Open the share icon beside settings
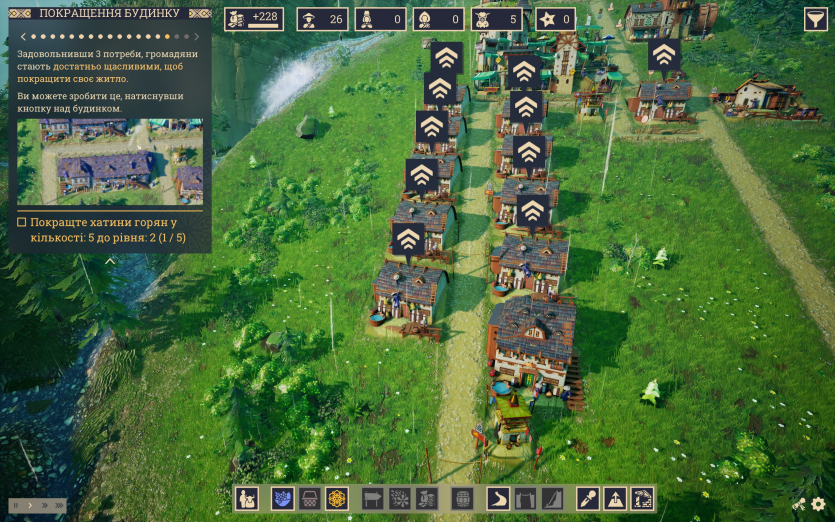The image size is (835, 522). coord(799,505)
